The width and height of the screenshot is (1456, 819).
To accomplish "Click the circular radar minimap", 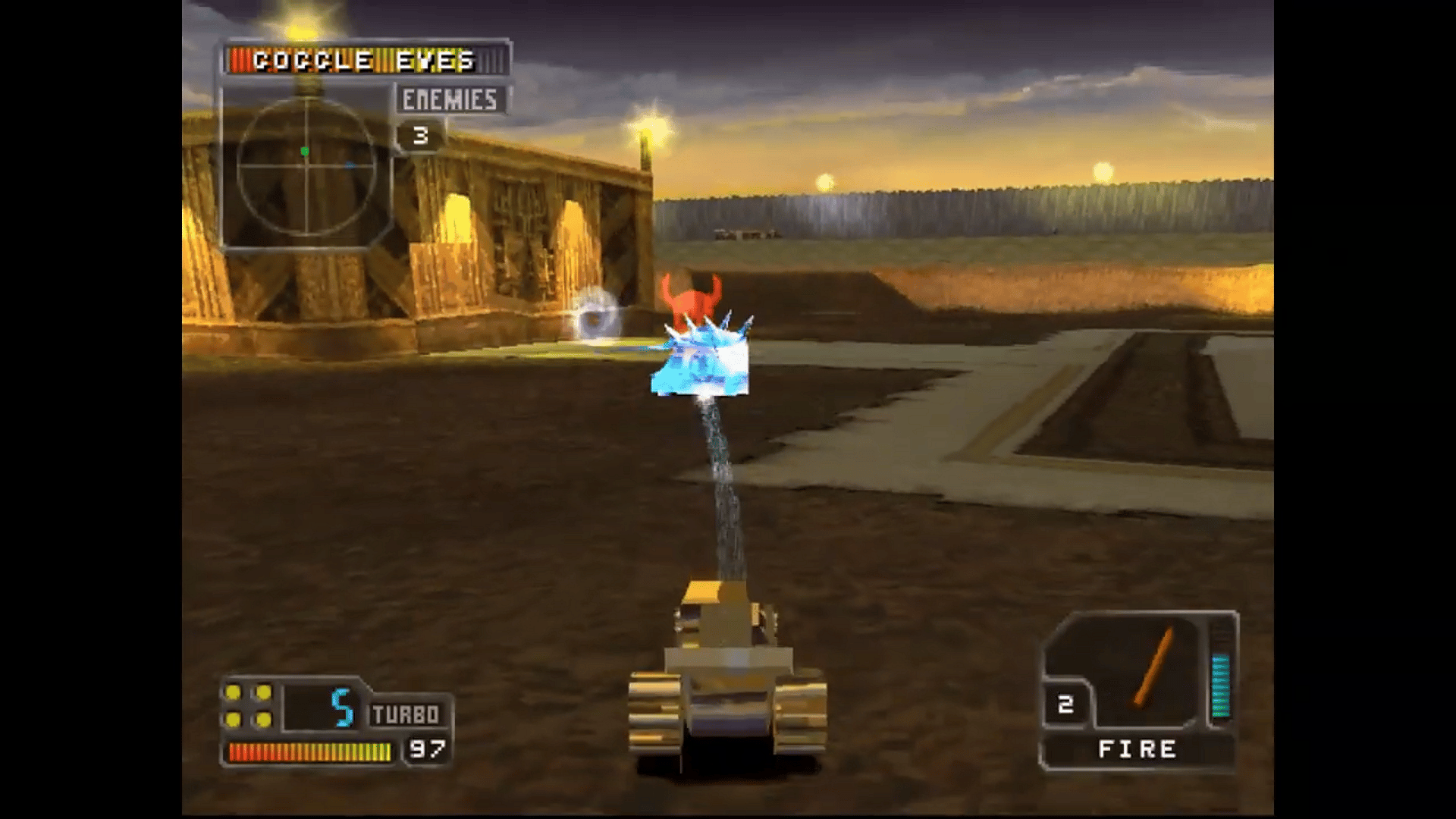I will click(306, 167).
